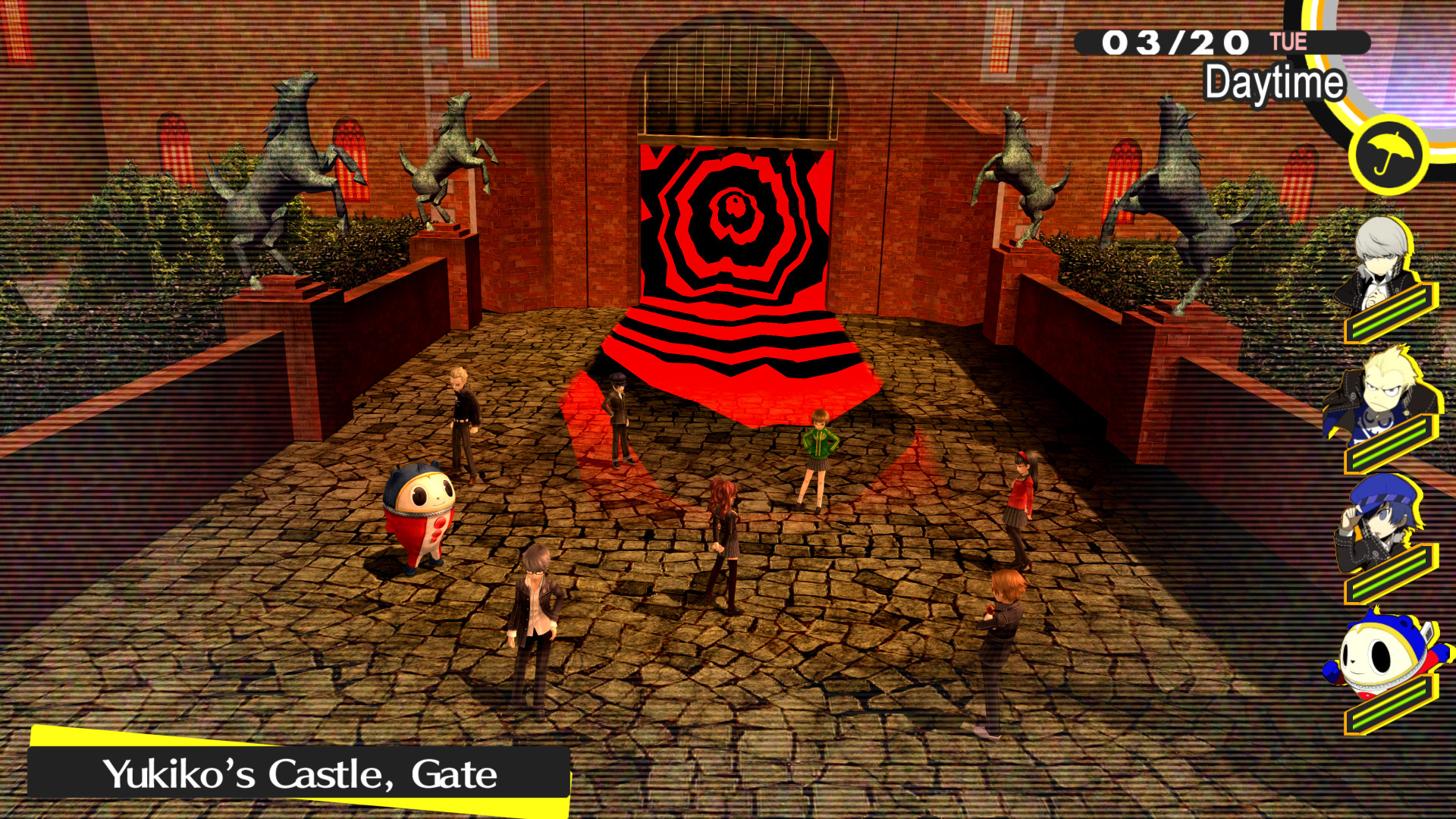Click the 03/20 date display
The width and height of the screenshot is (1456, 819).
pos(1177,43)
